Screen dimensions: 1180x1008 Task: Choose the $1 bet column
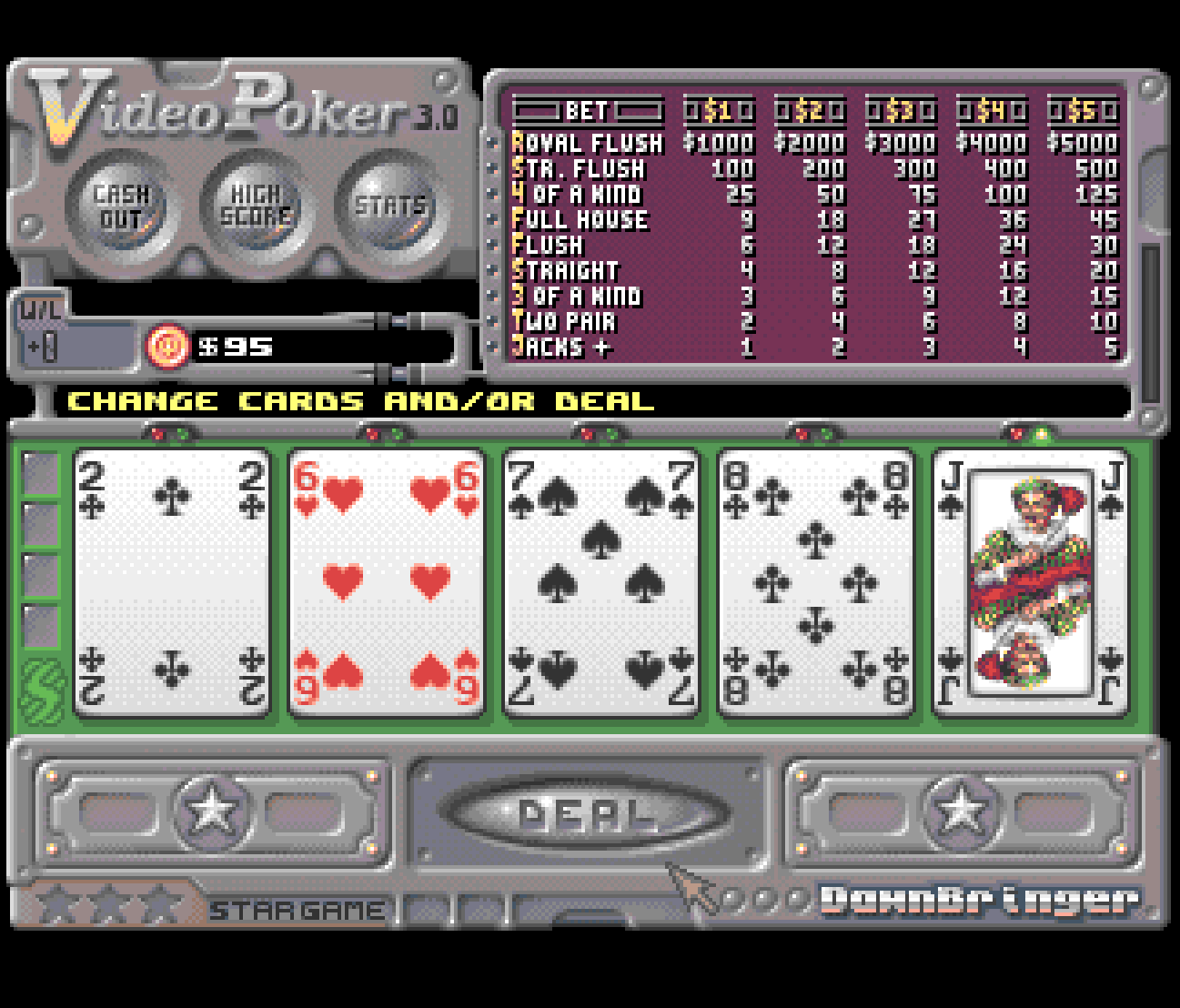pyautogui.click(x=719, y=111)
